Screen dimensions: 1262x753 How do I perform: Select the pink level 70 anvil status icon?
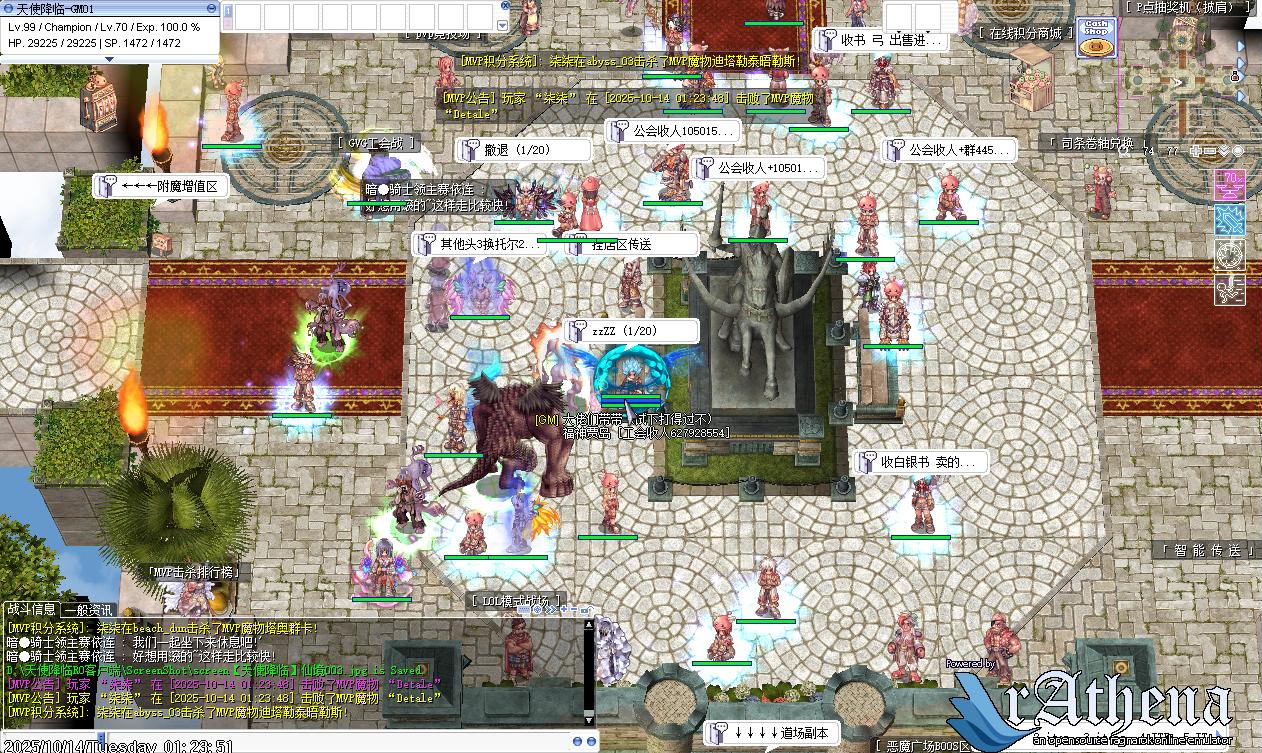tap(1229, 185)
